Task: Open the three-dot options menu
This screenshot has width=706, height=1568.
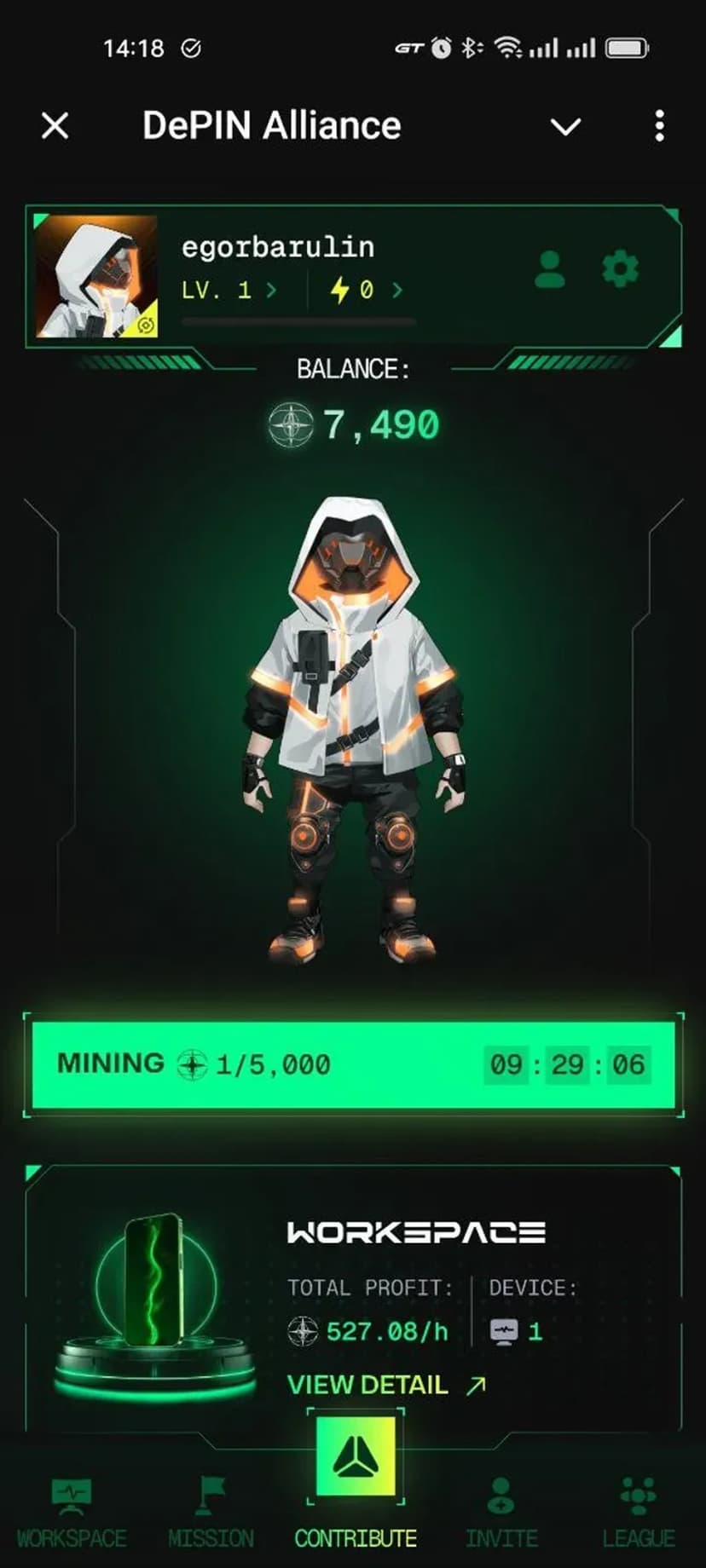Action: coord(659,126)
